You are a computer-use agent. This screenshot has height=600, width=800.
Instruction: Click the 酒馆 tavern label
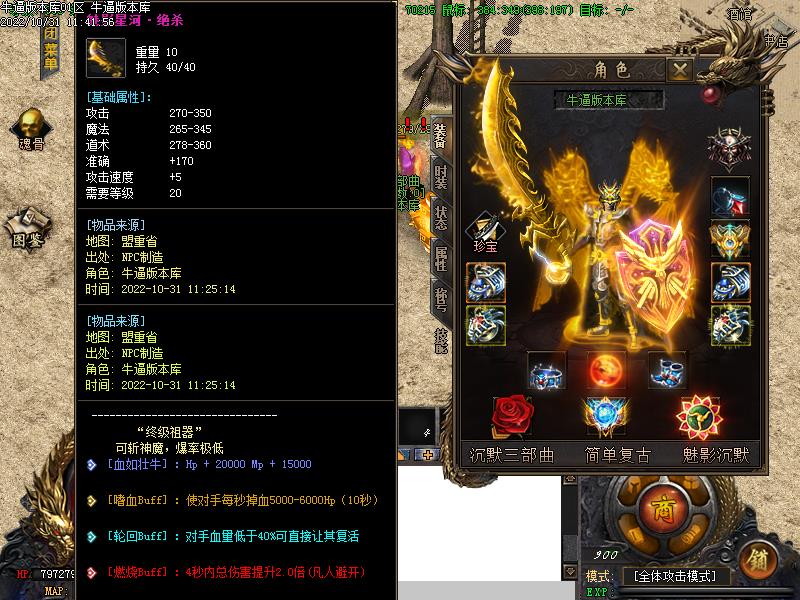pos(741,13)
